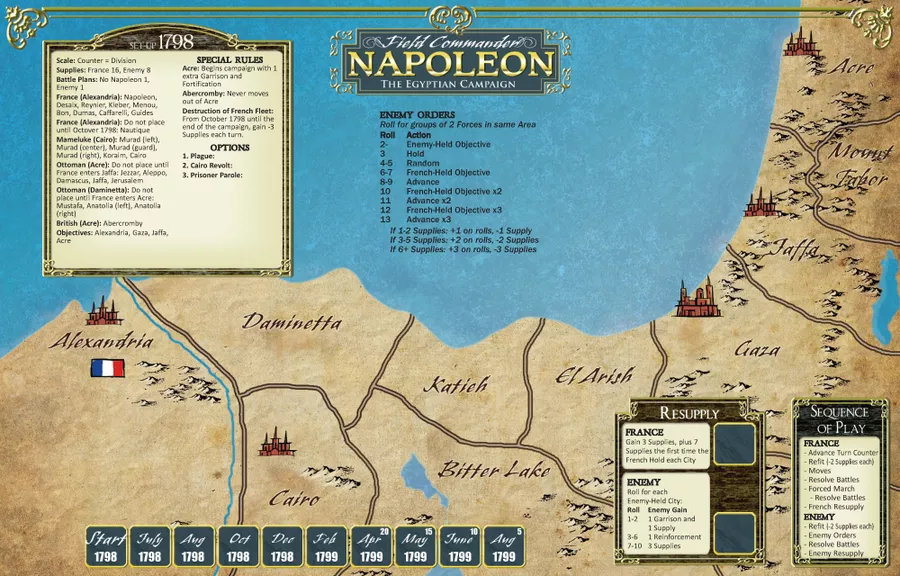Select the French flag counter at Alexandria
This screenshot has width=900, height=576.
point(108,368)
